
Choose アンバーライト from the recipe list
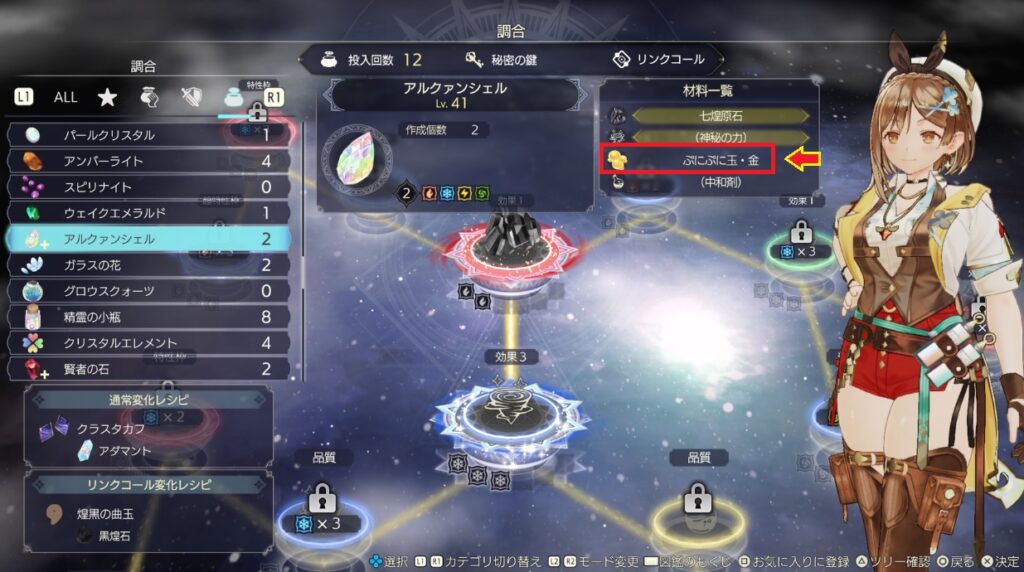tap(150, 161)
